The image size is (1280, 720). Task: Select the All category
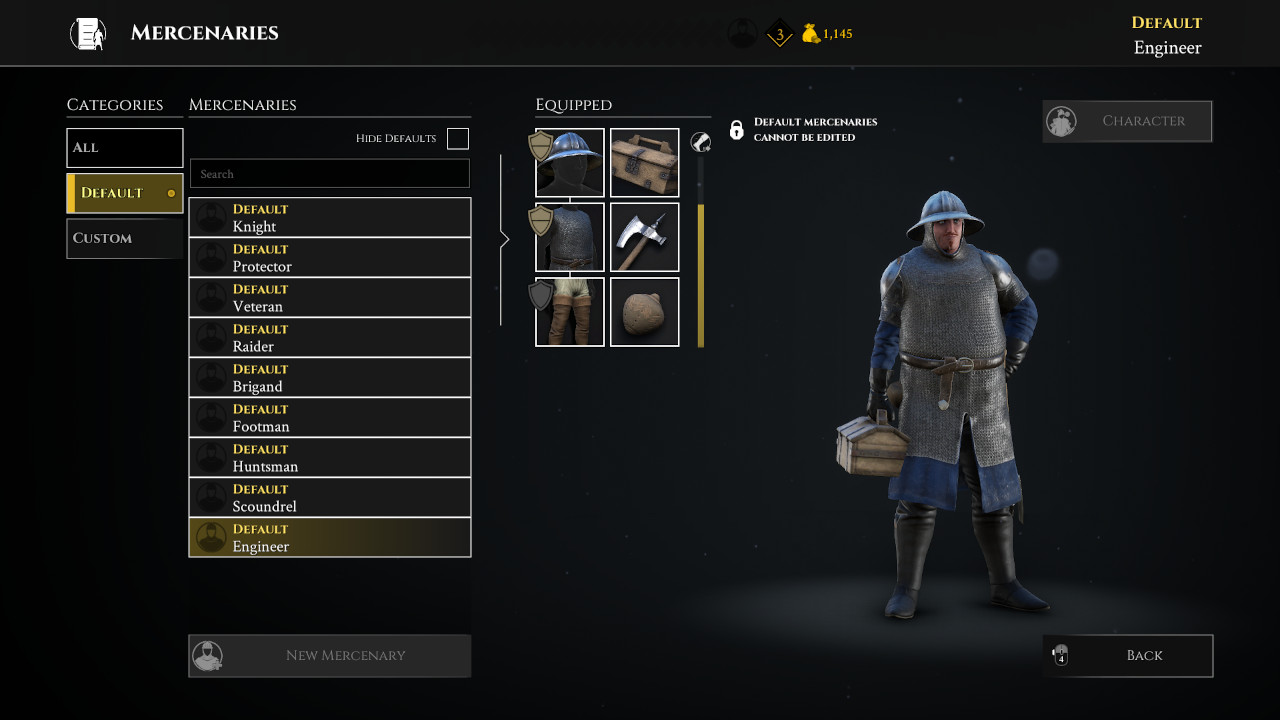tap(125, 148)
